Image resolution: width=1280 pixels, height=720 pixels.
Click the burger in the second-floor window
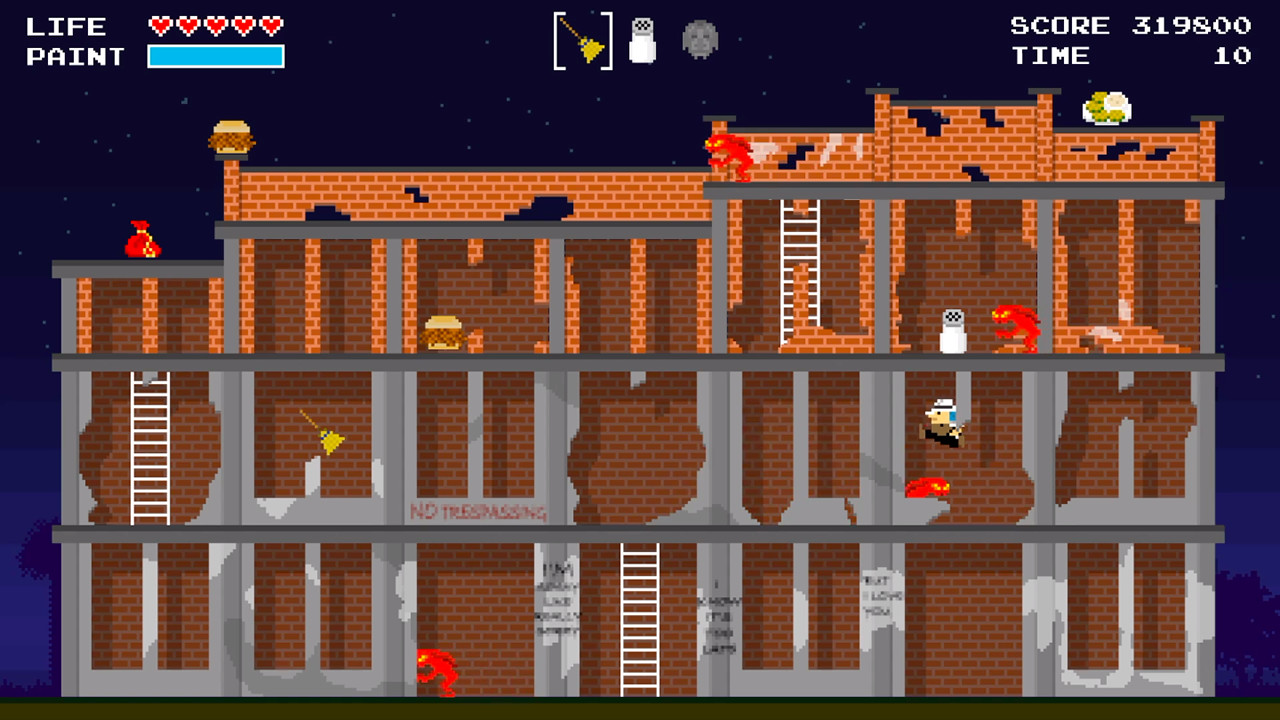(x=442, y=333)
